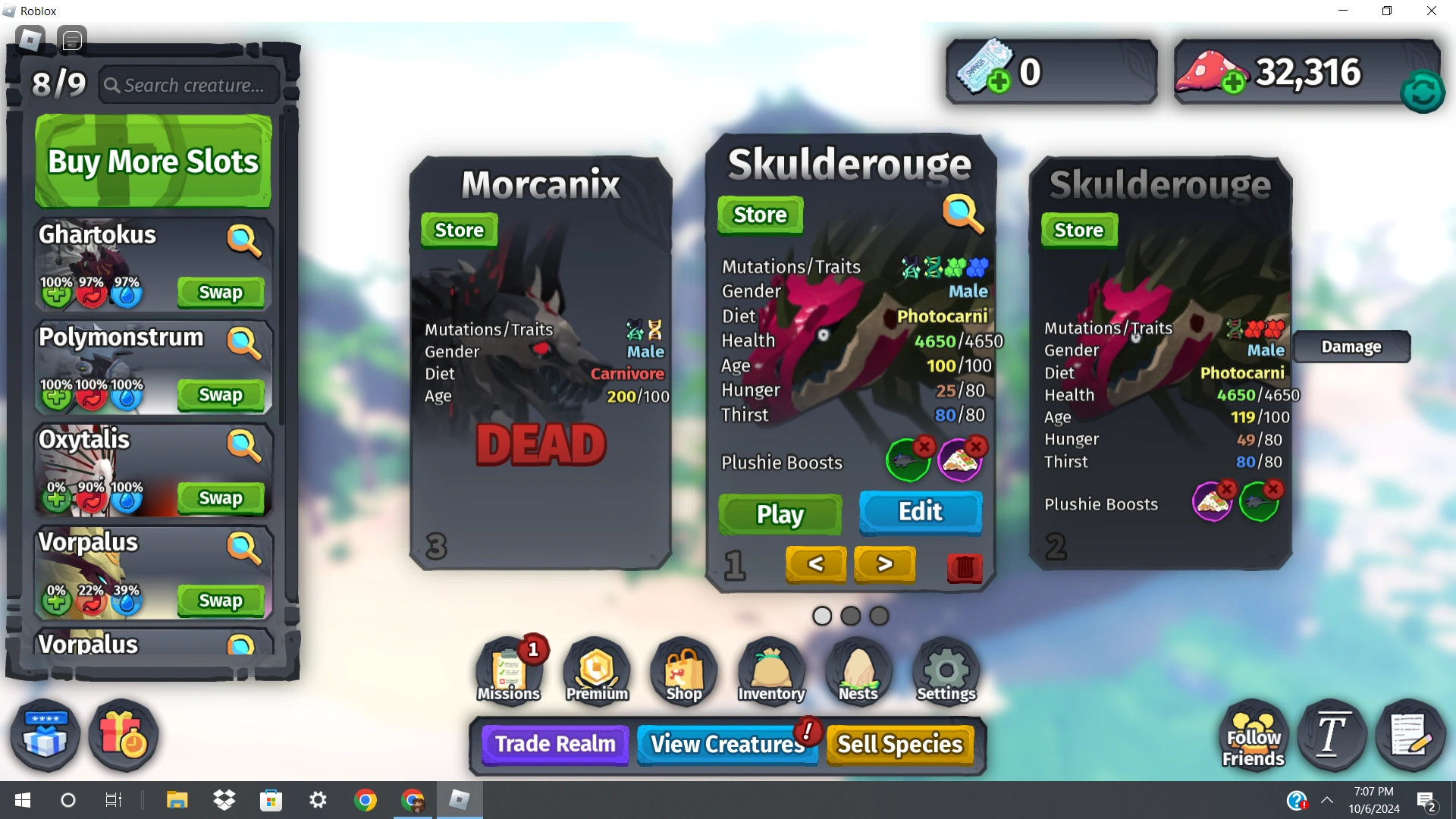
Task: Open the Settings gear
Action: pos(945,667)
